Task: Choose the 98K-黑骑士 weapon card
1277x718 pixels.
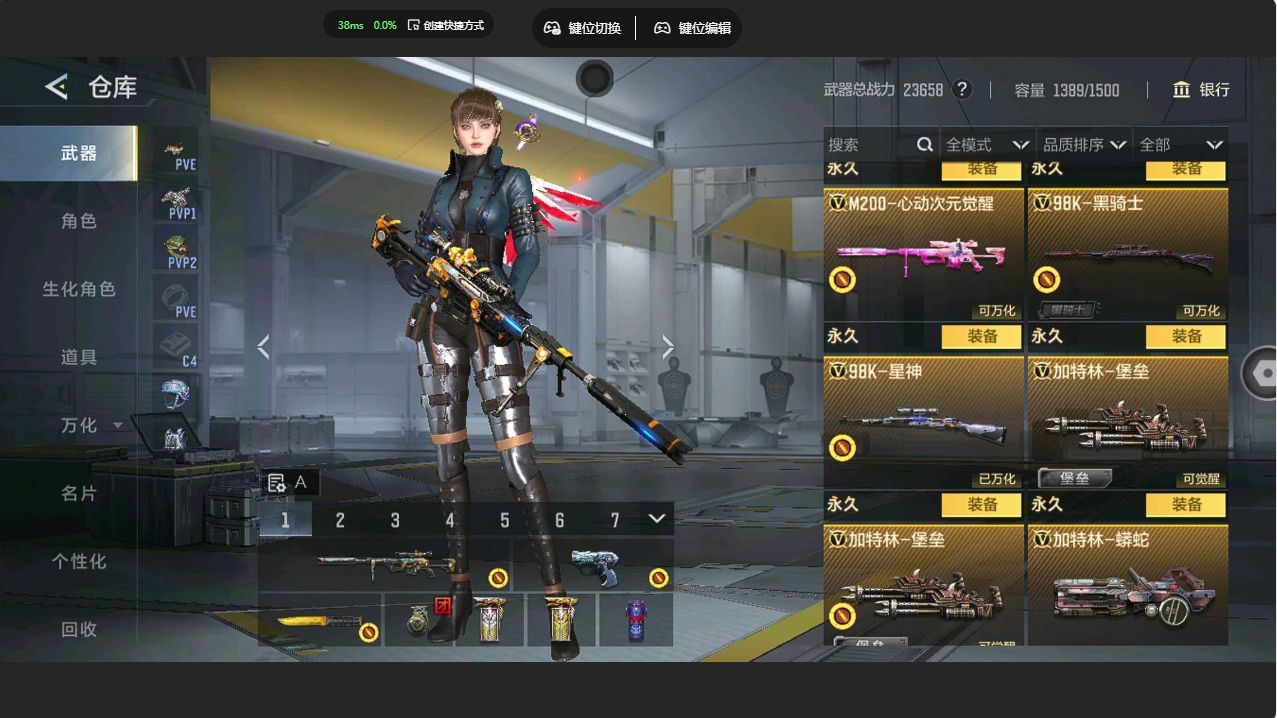Action: [1127, 255]
